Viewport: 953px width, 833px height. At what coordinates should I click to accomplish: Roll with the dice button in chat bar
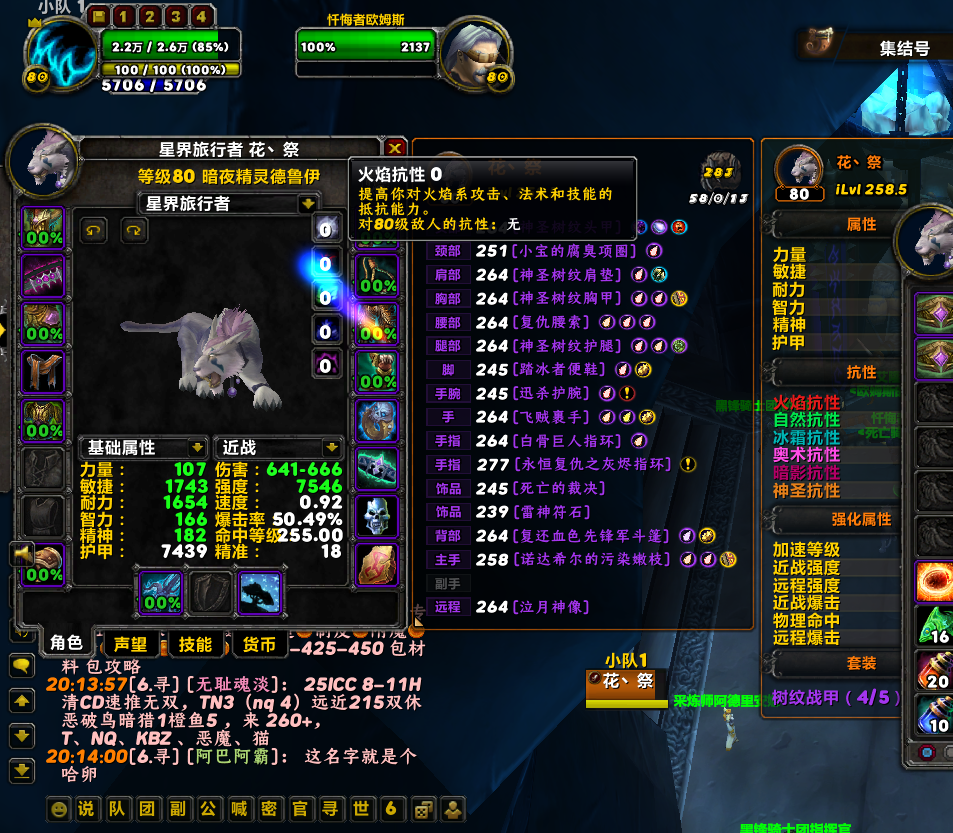pyautogui.click(x=425, y=808)
